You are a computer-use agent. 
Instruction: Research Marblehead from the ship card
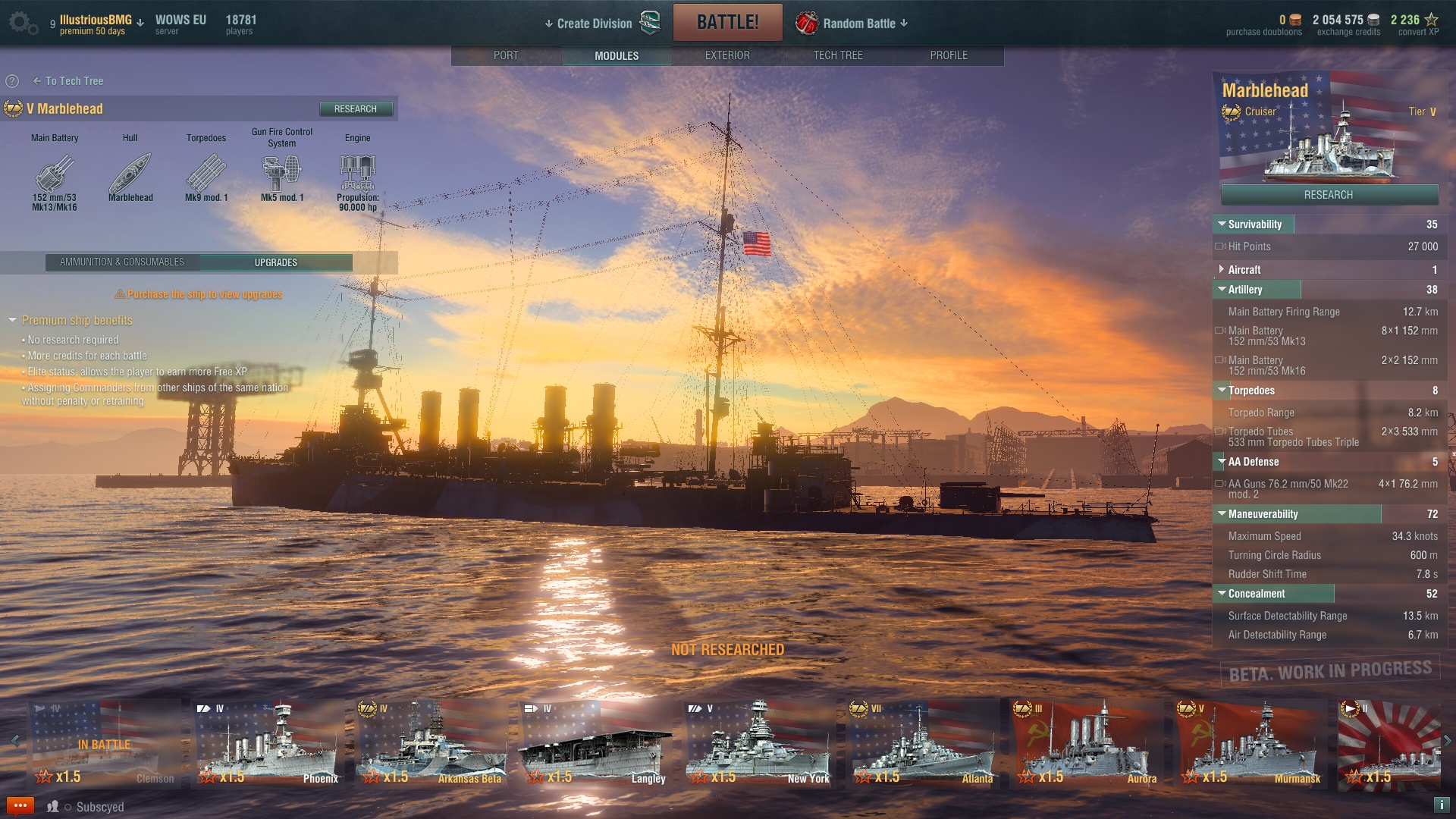(1329, 195)
